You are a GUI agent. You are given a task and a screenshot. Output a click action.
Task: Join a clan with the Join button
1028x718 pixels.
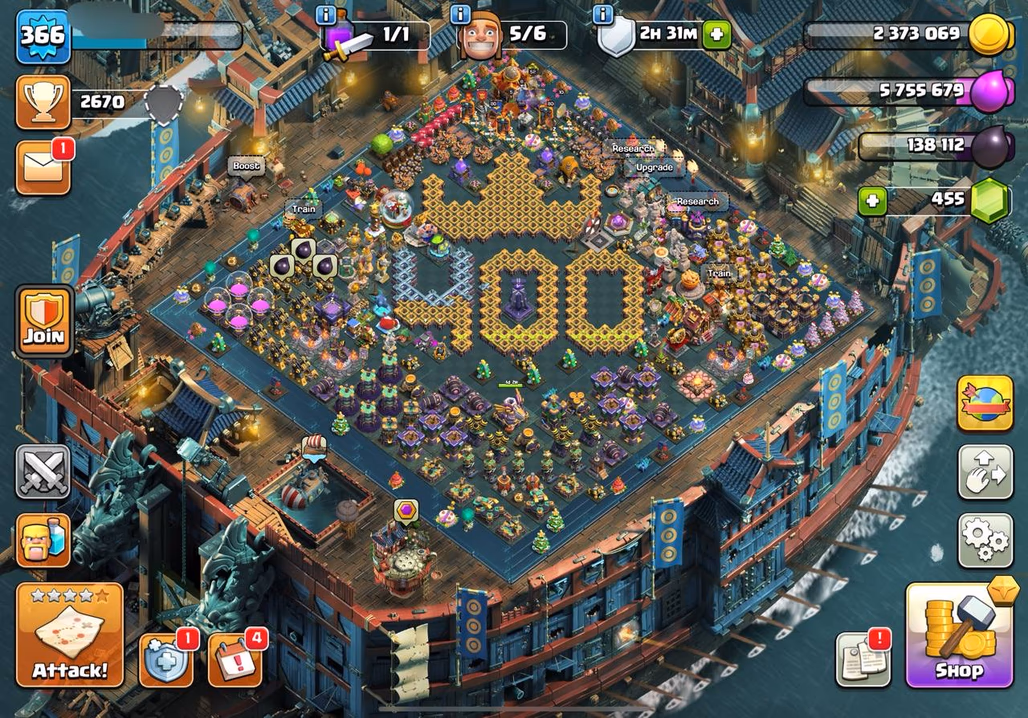(43, 320)
